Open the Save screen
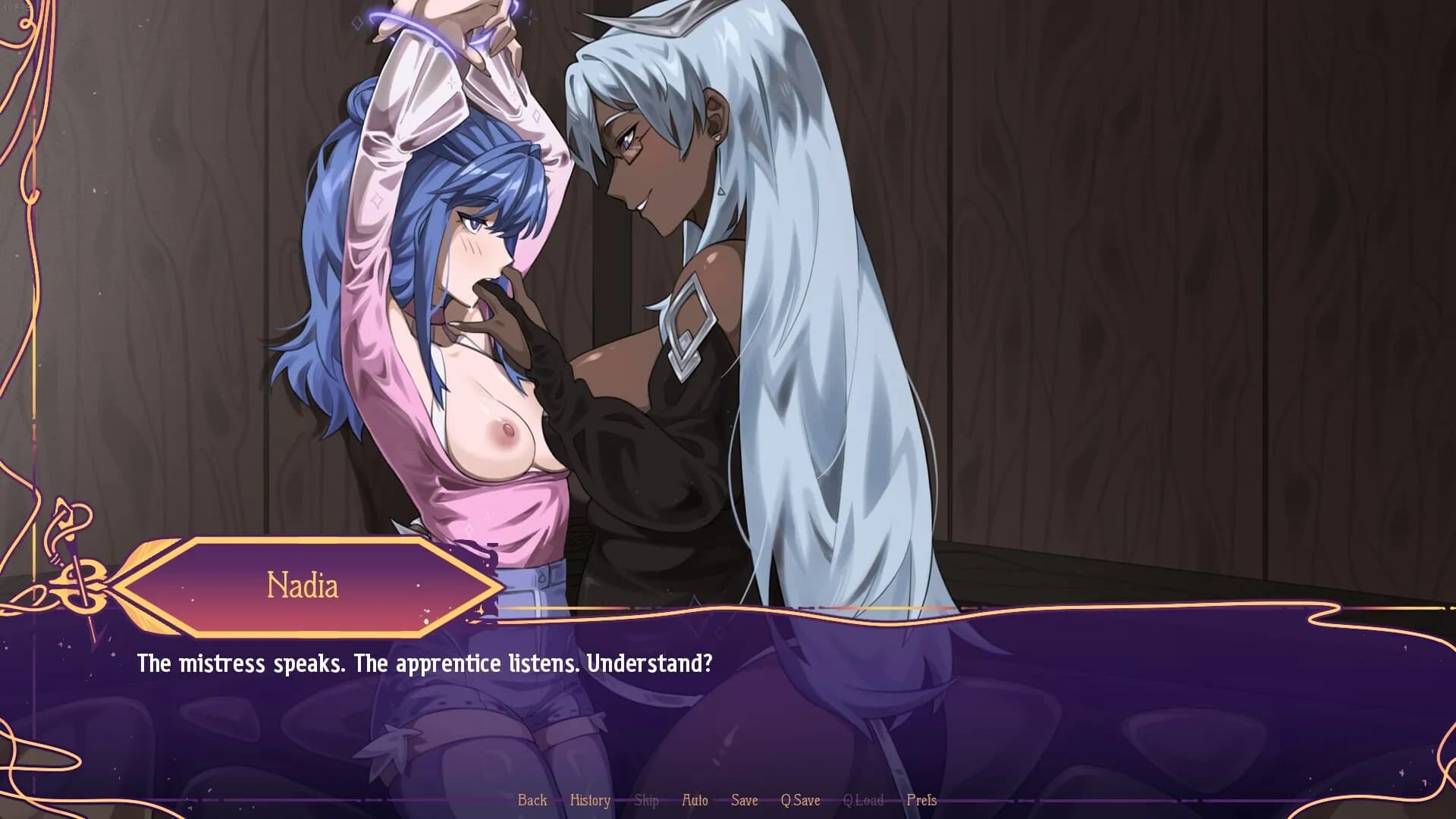The height and width of the screenshot is (819, 1456). 744,800
